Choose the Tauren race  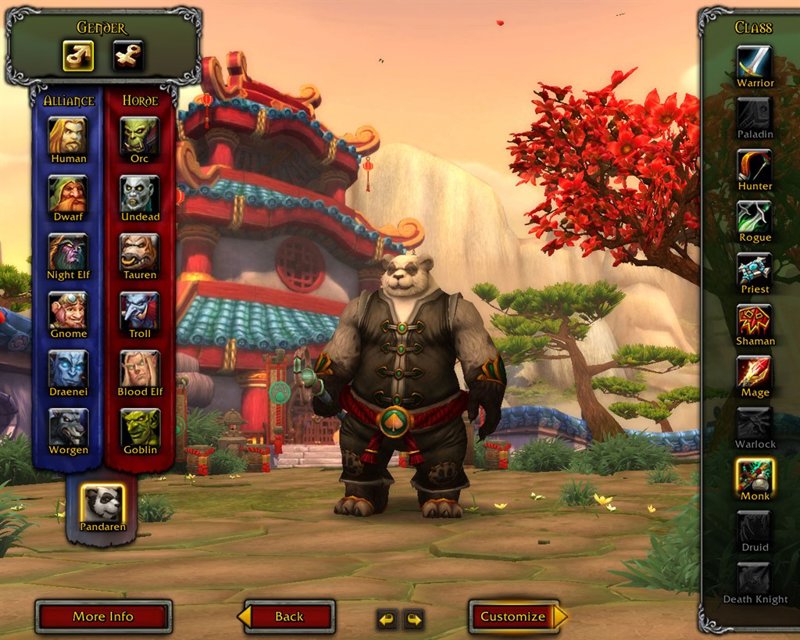click(x=139, y=251)
